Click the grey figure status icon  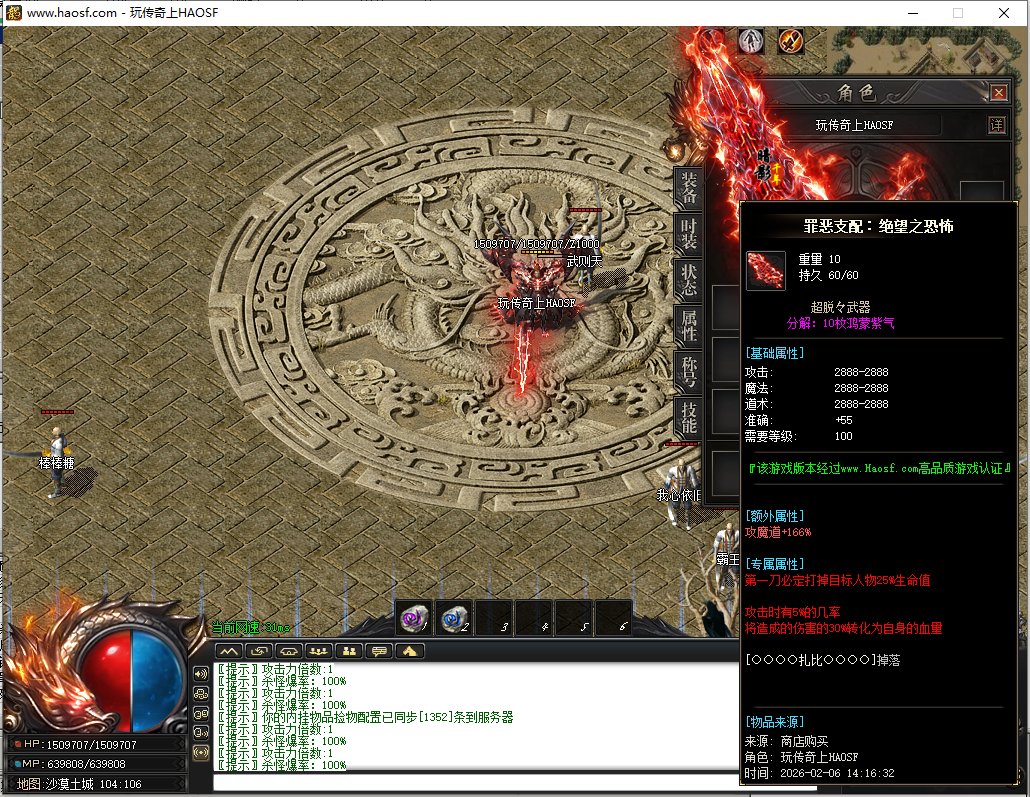point(751,41)
